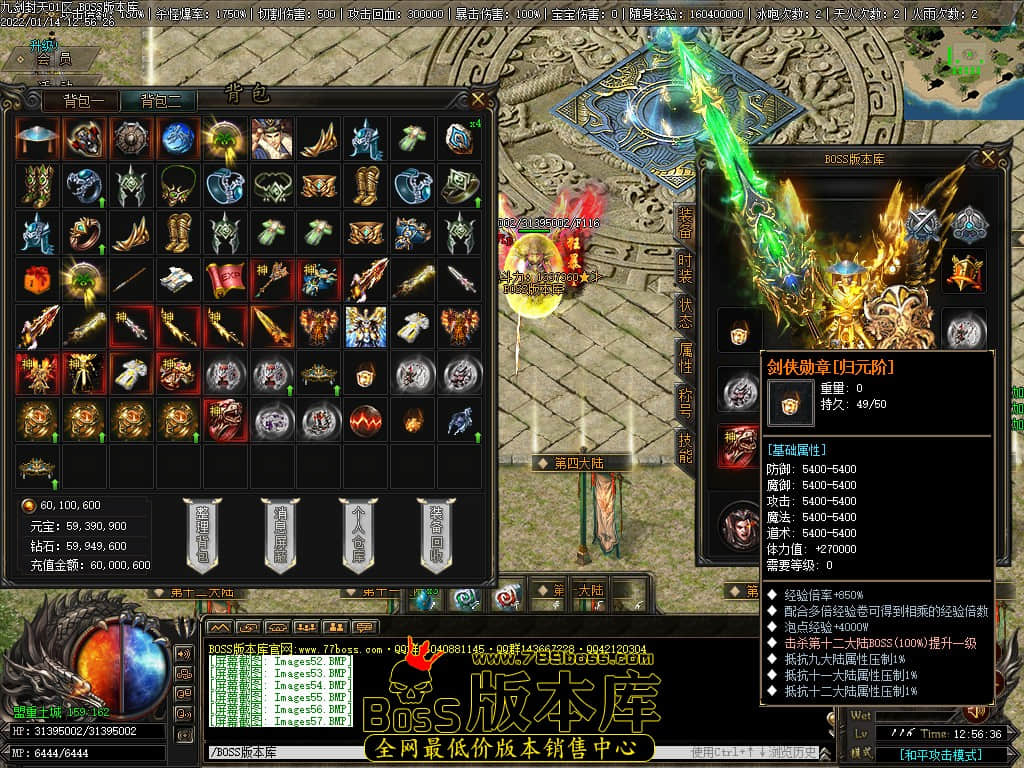1024x768 pixels.
Task: Select the blue swirling orb item
Action: tap(177, 138)
